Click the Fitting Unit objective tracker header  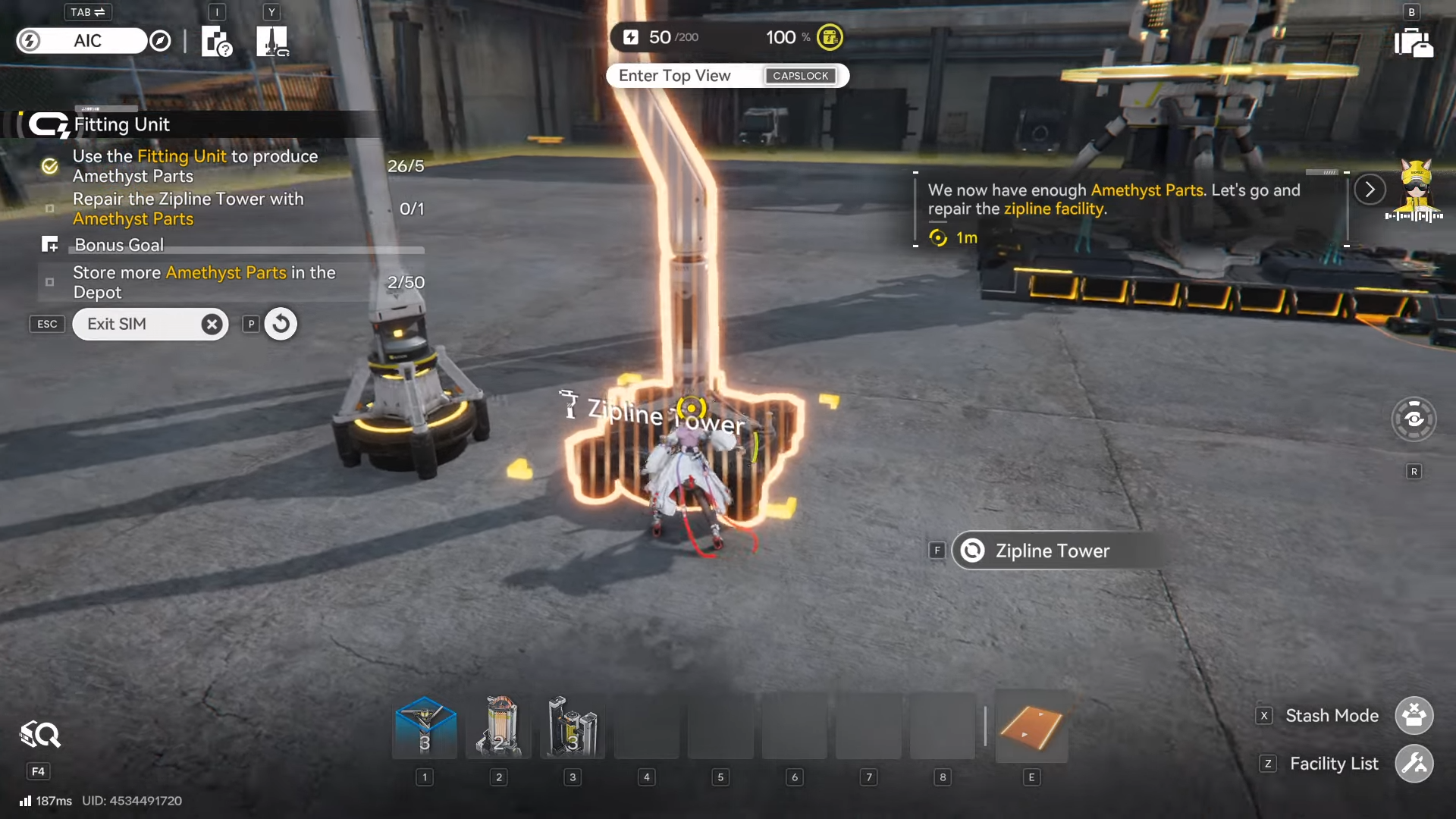pos(121,124)
